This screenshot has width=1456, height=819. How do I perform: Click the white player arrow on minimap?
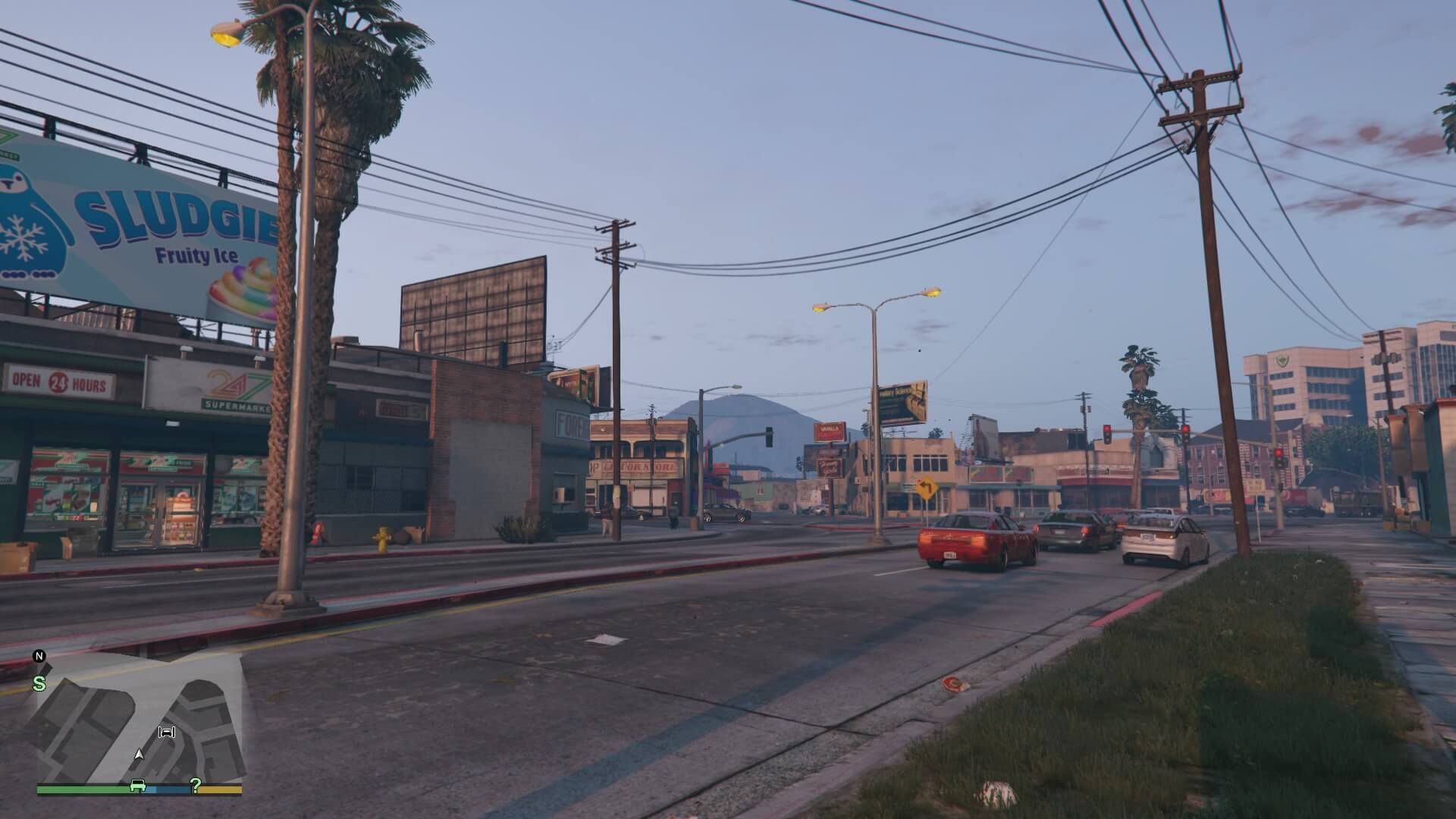[x=139, y=755]
